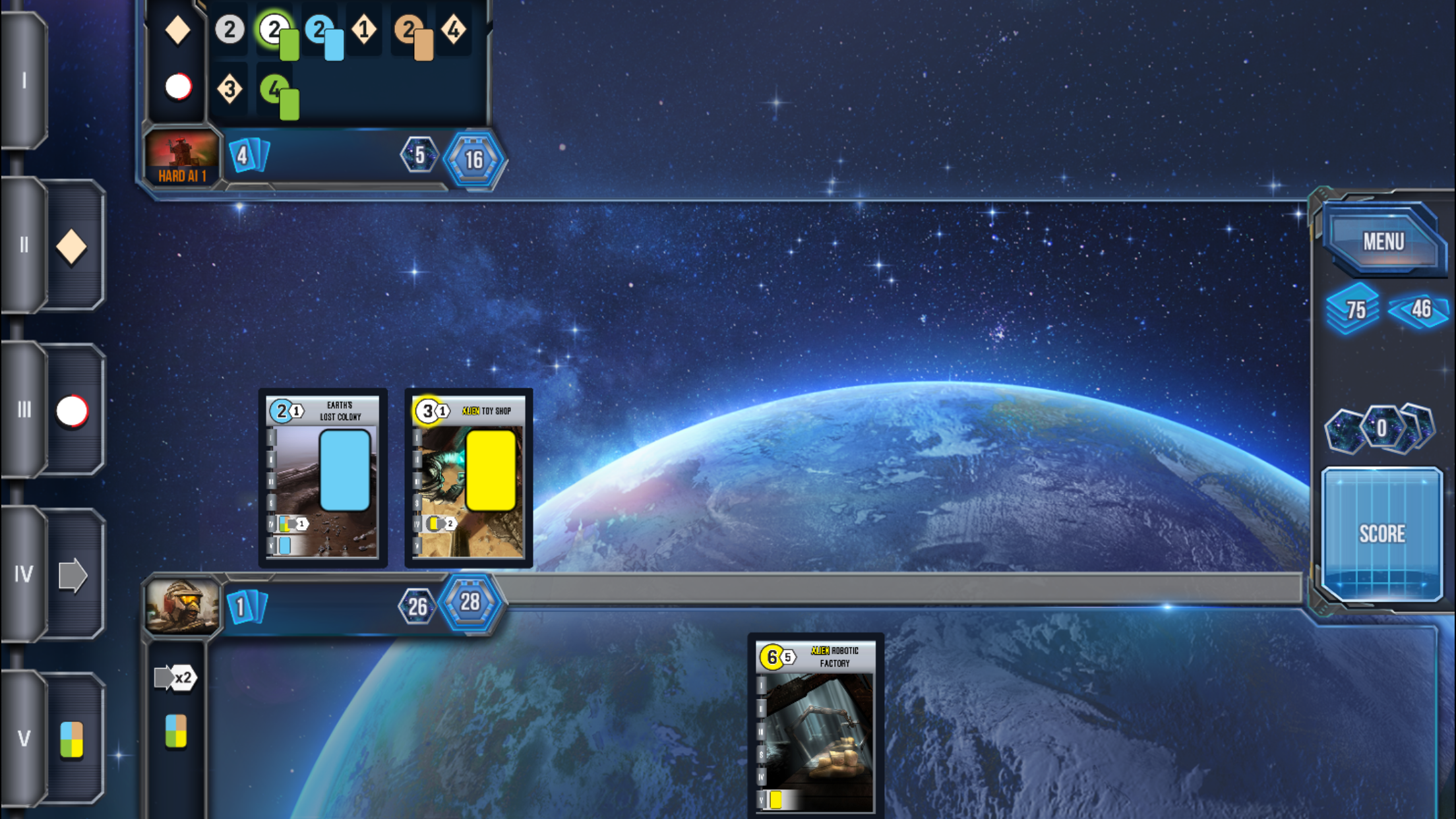The width and height of the screenshot is (1456, 819).
Task: Open the MENU button
Action: tap(1383, 241)
